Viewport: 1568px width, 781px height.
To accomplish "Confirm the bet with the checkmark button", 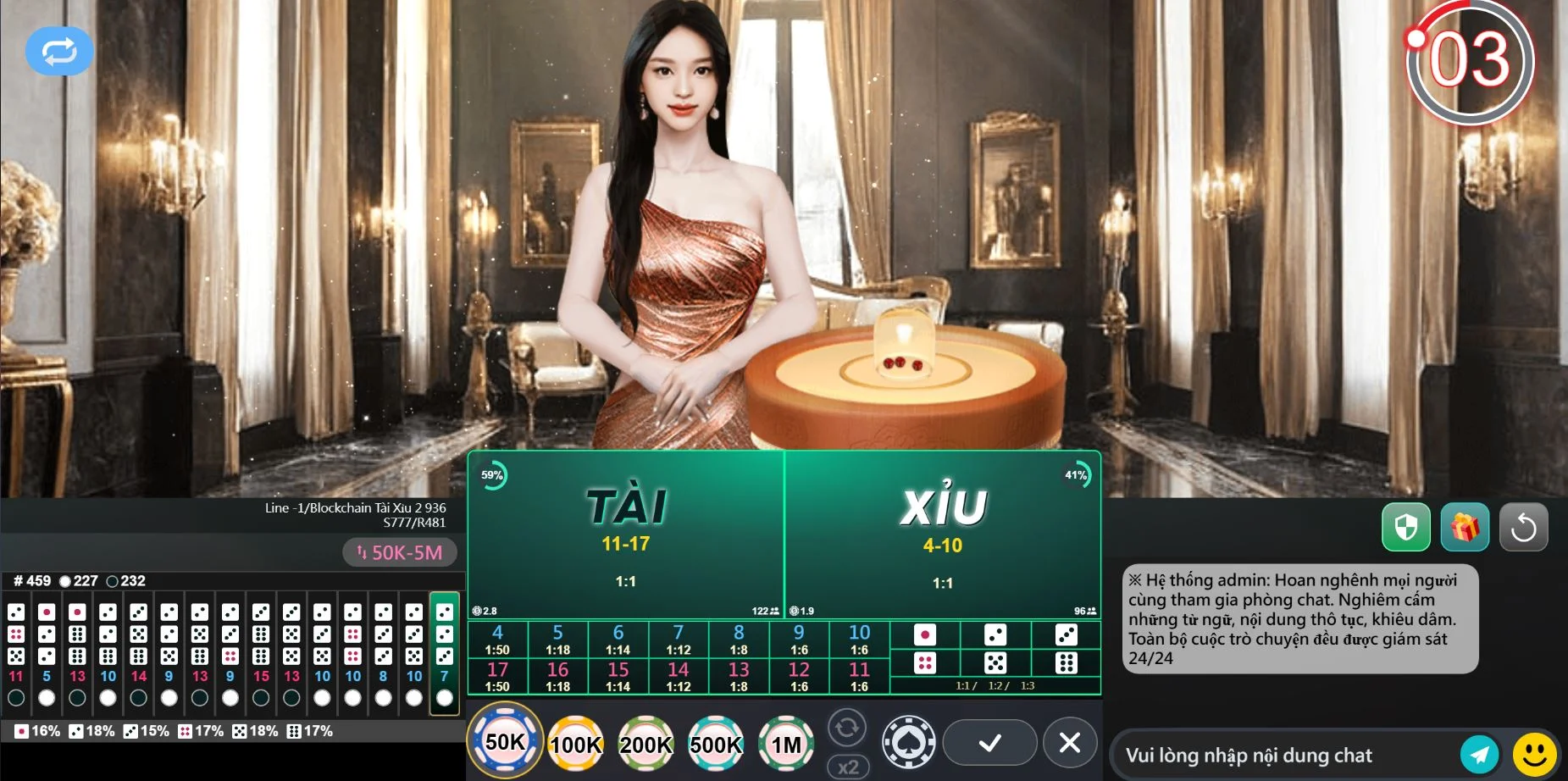I will [989, 743].
